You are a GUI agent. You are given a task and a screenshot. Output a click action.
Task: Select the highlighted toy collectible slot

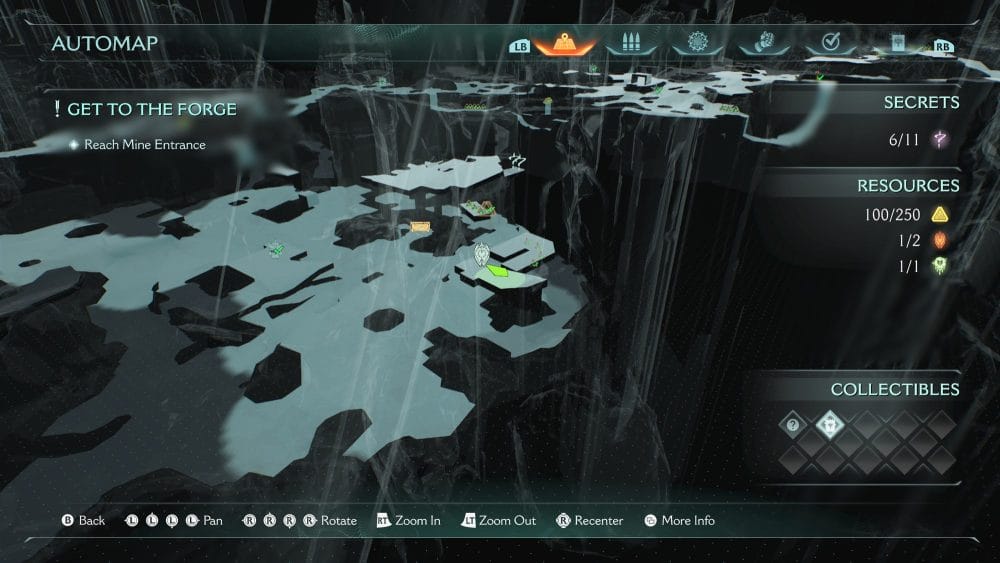pos(830,425)
